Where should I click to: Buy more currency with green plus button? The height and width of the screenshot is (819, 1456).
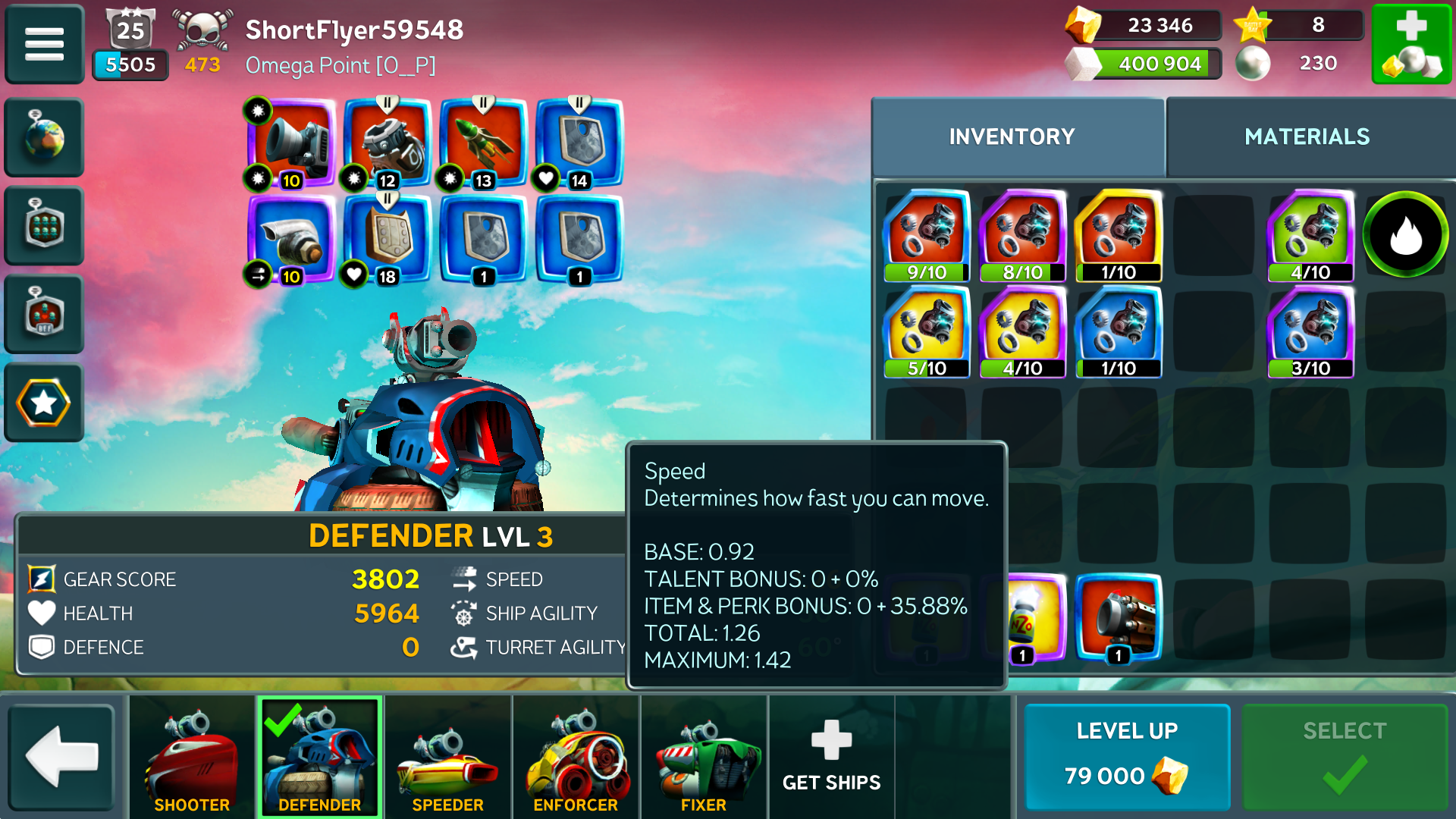(1411, 44)
